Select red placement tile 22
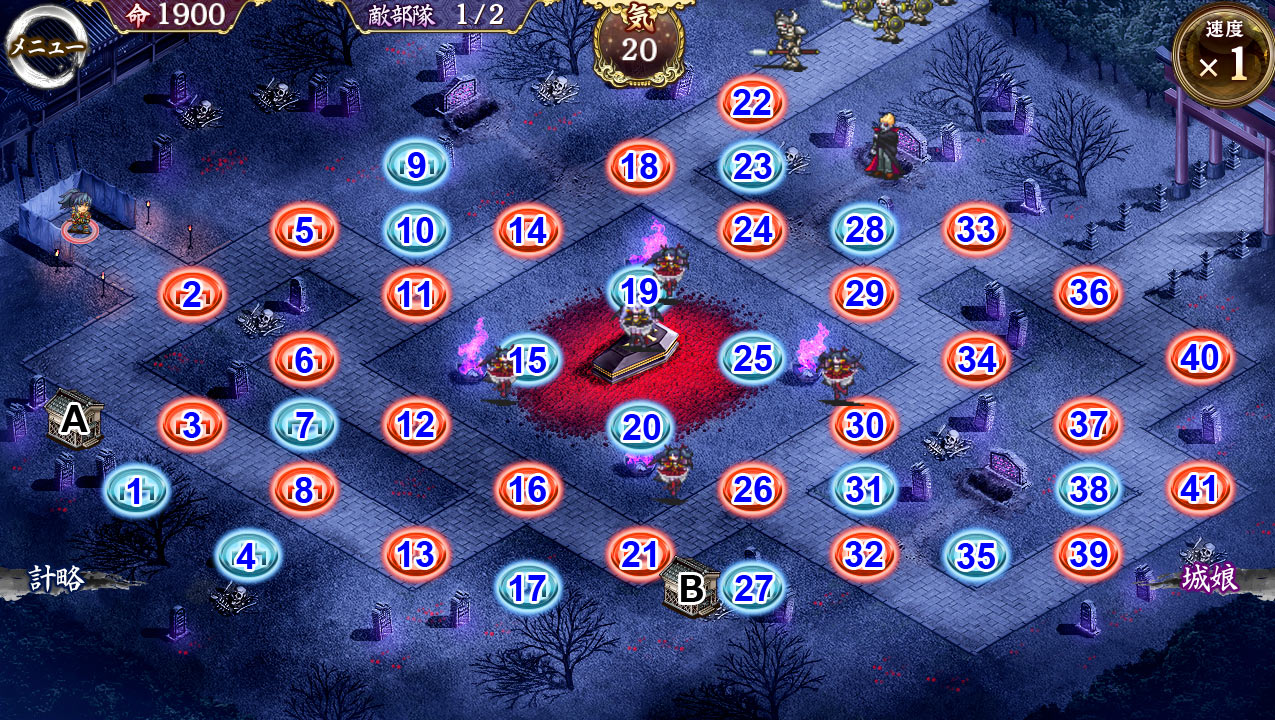Screen dimensions: 1275x720 click(752, 102)
